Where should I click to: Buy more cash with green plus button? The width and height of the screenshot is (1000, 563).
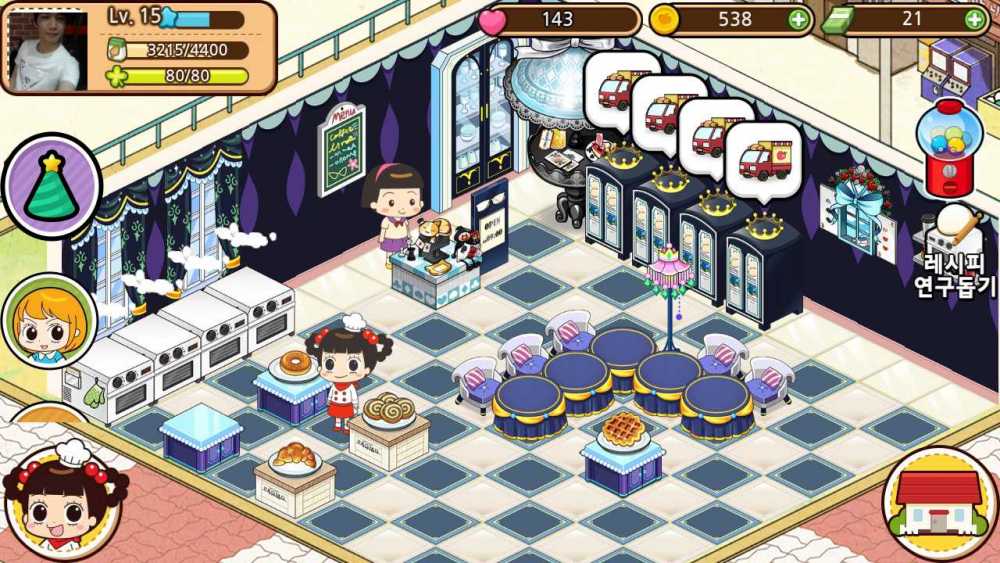[x=974, y=19]
